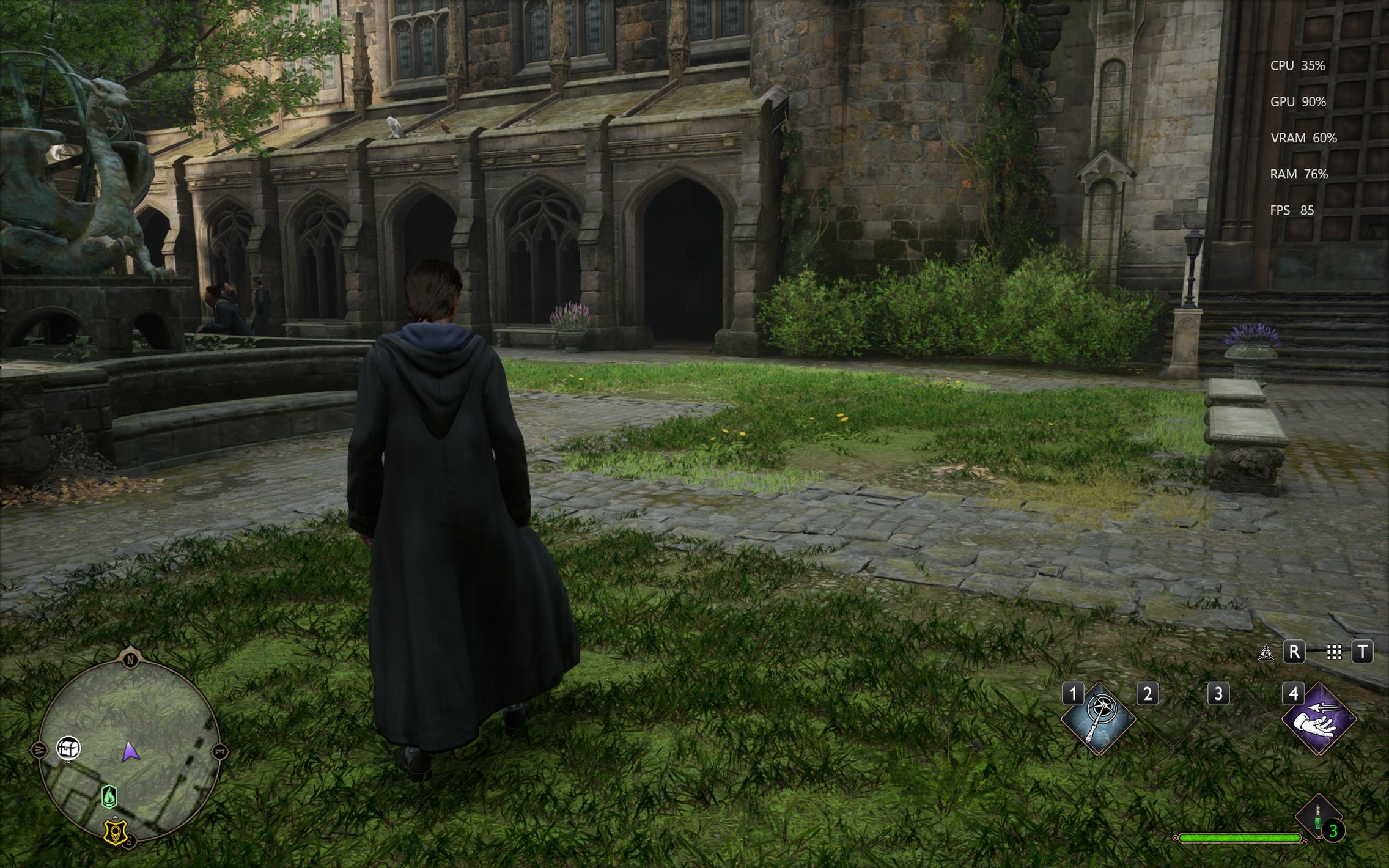Viewport: 1389px width, 868px height.
Task: Click the purple player arrow on minimap
Action: [x=129, y=751]
